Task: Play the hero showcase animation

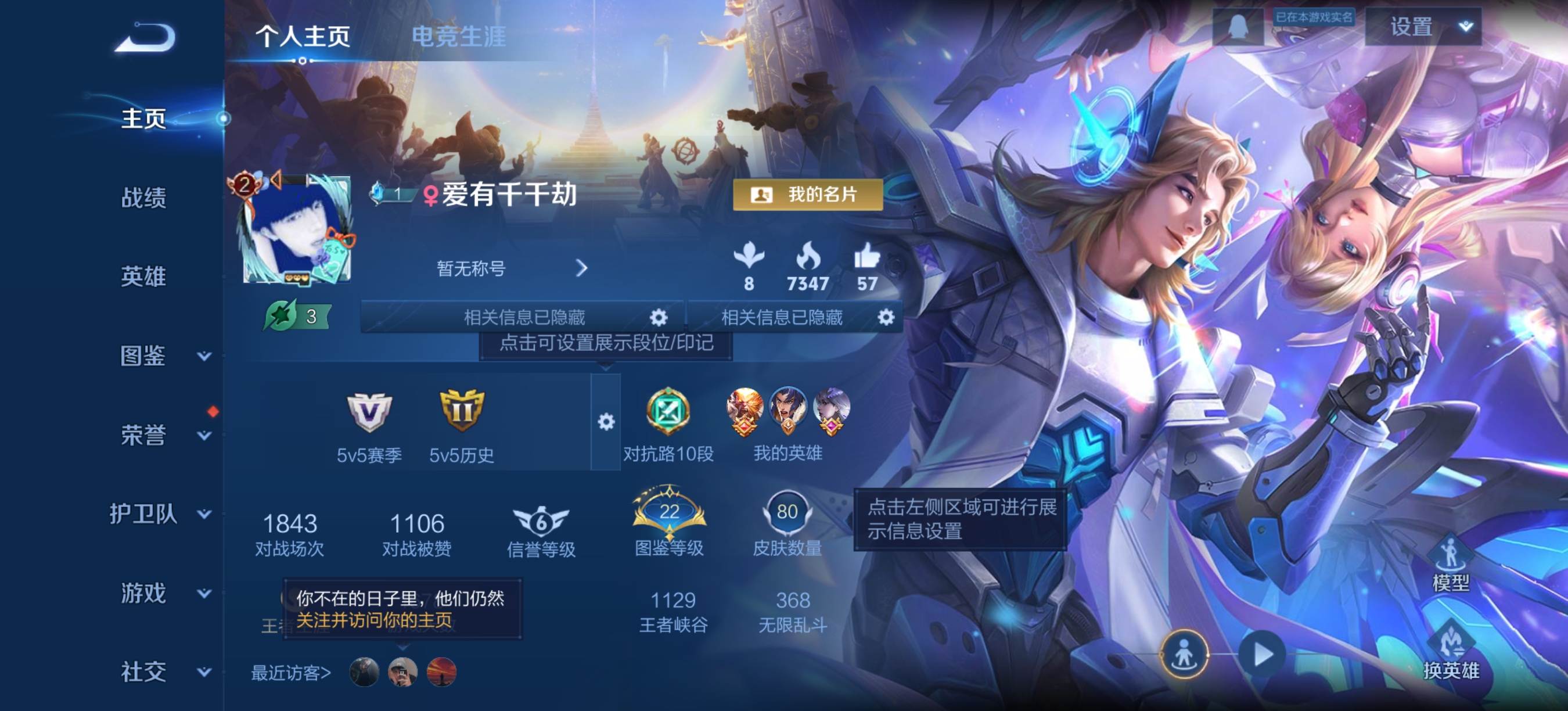Action: point(1263,655)
